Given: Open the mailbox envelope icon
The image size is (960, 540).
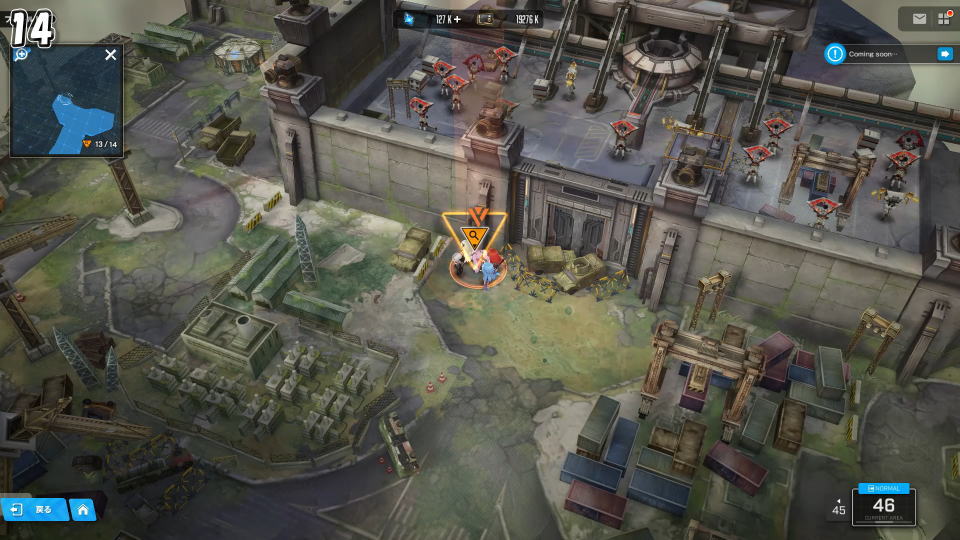Looking at the screenshot, I should [919, 19].
